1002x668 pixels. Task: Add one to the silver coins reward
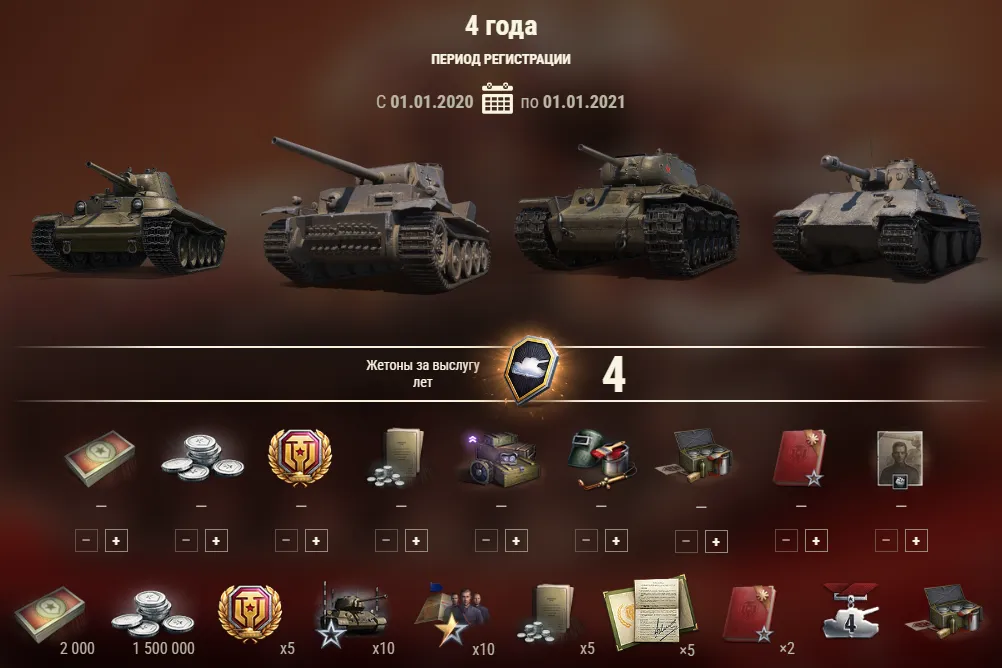pos(216,540)
